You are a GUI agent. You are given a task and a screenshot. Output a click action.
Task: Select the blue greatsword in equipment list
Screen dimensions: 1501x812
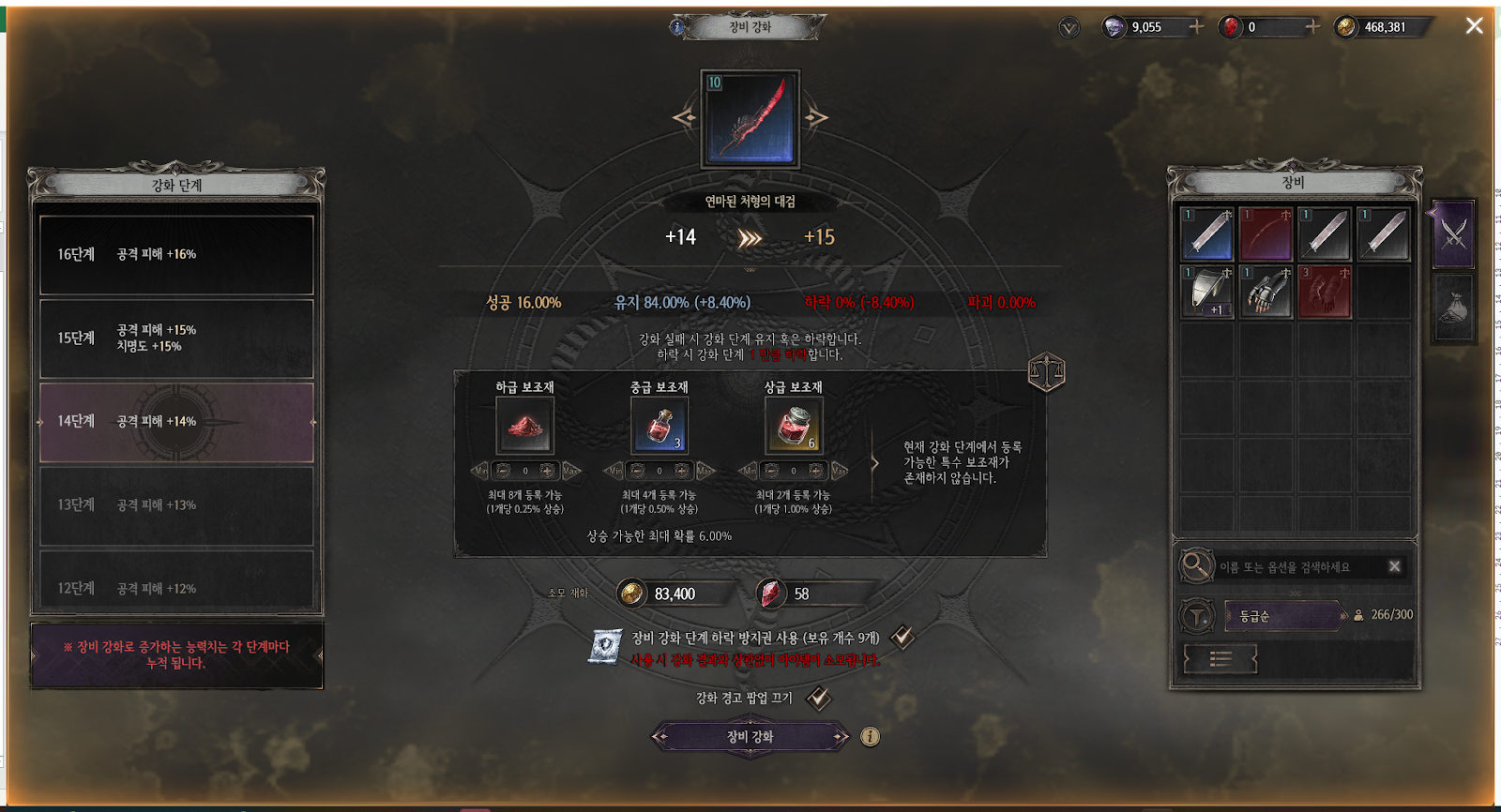(x=1206, y=233)
